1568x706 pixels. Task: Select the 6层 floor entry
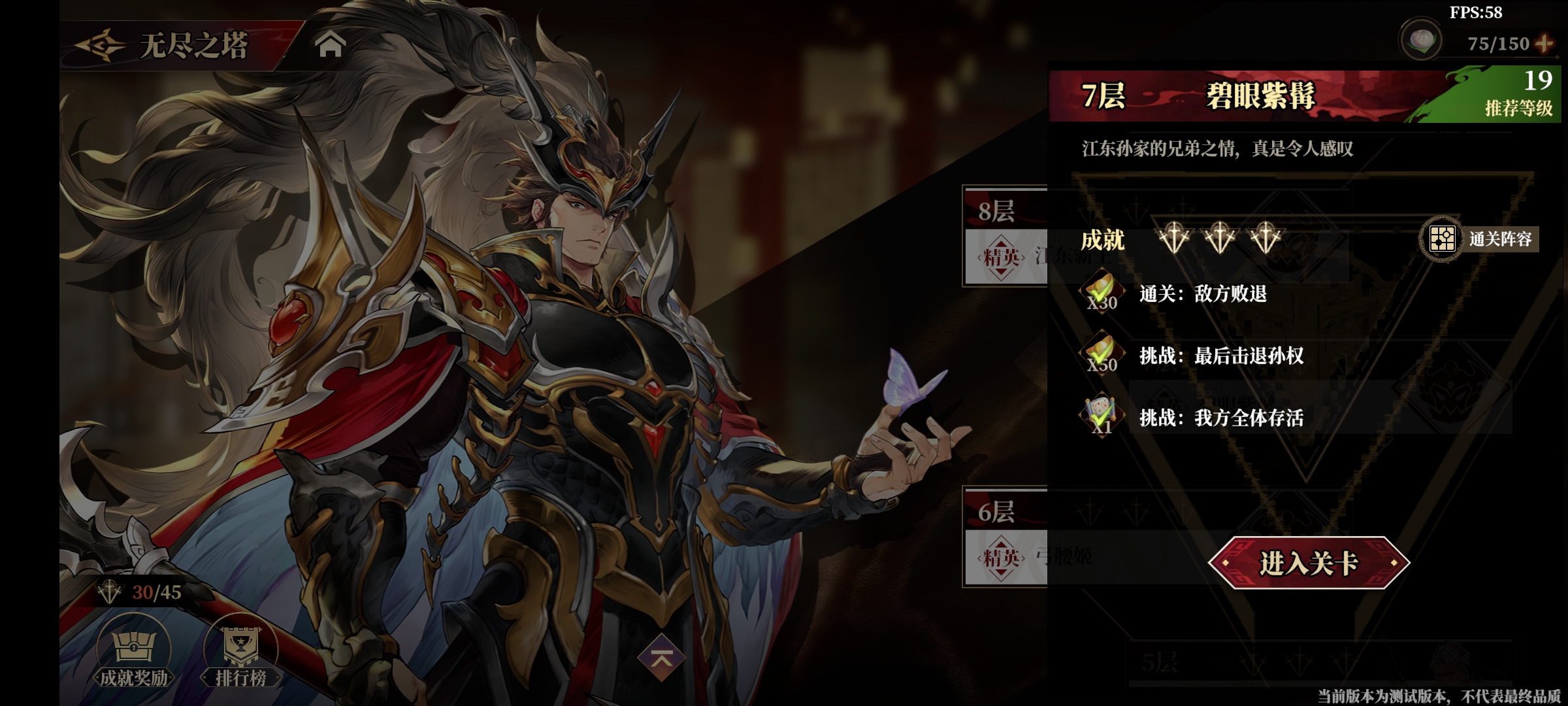pos(1005,536)
